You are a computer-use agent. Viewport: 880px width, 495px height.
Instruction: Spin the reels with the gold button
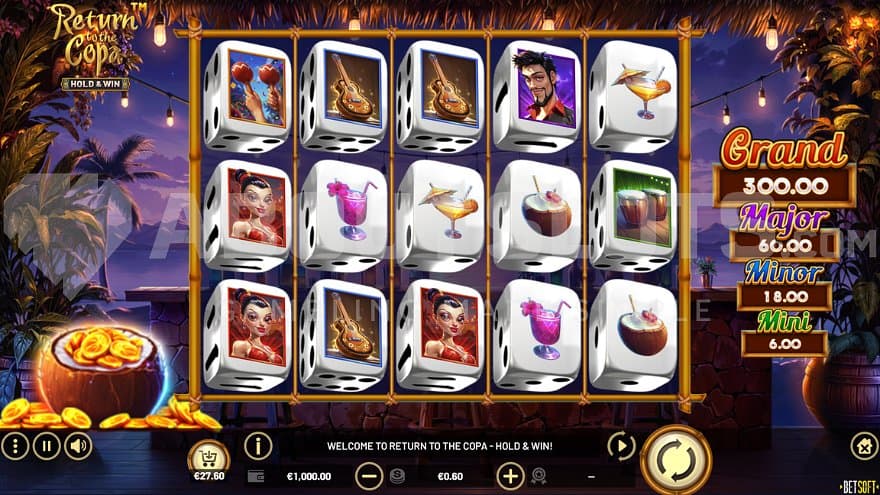[676, 460]
